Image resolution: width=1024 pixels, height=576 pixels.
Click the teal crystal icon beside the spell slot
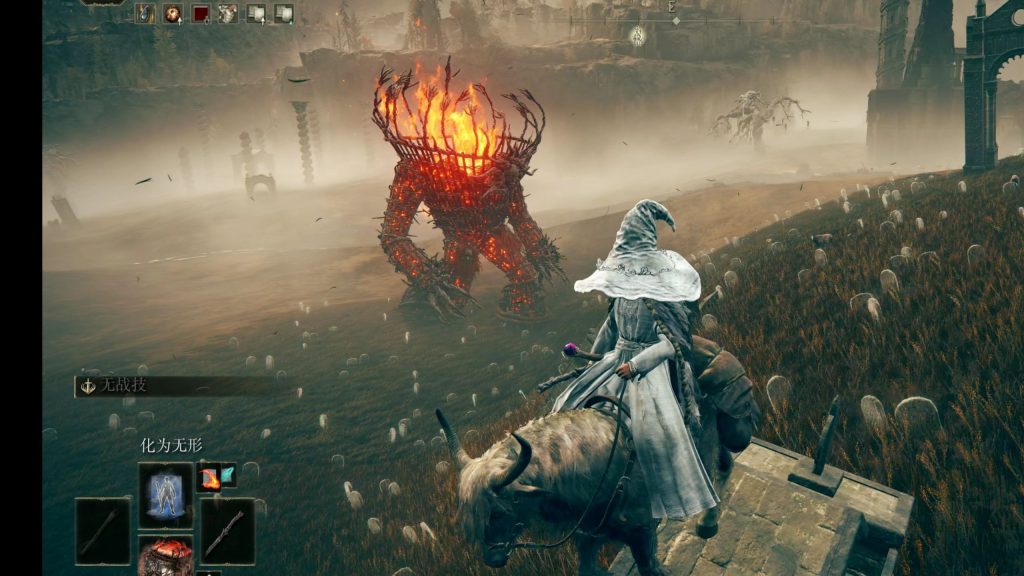(227, 475)
